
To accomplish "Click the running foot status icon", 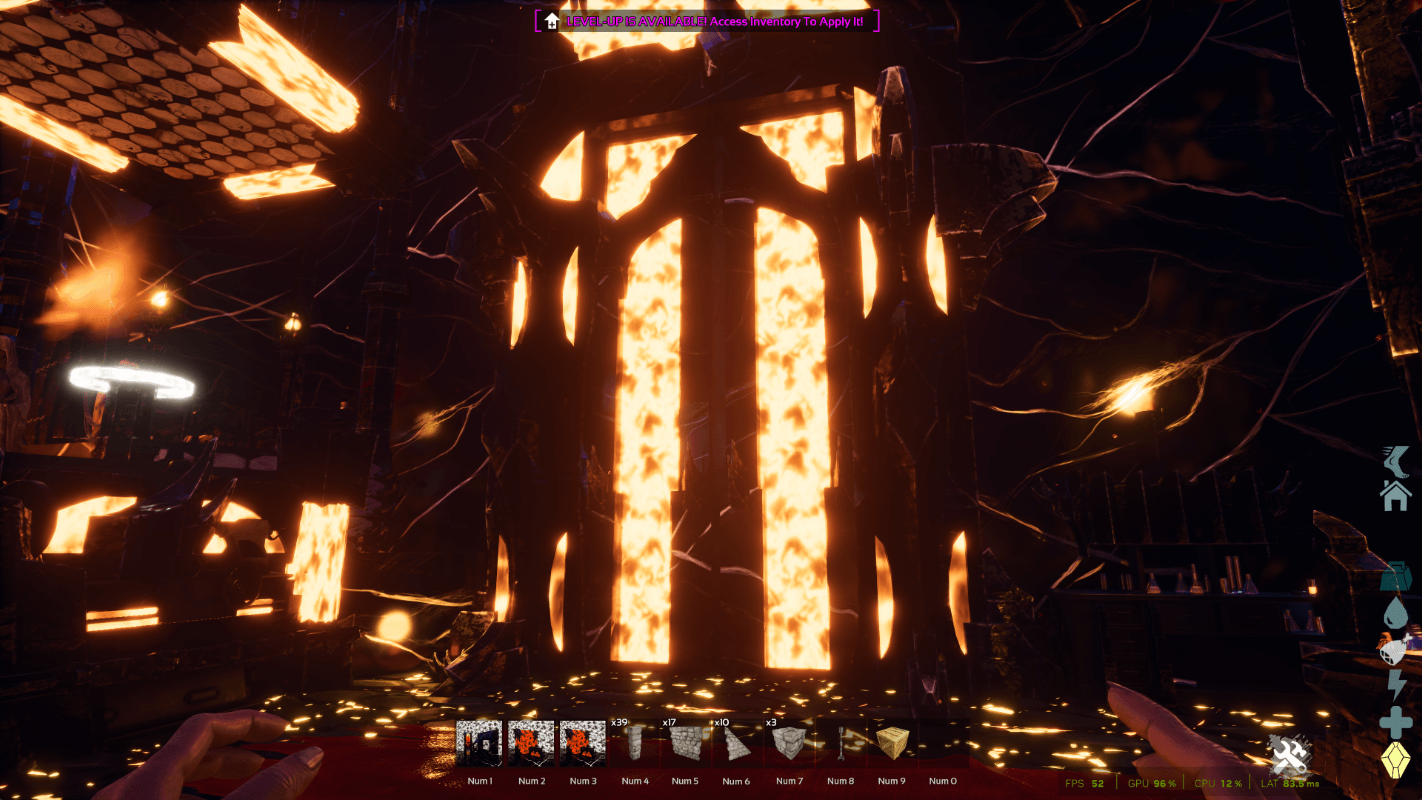I will click(1396, 461).
